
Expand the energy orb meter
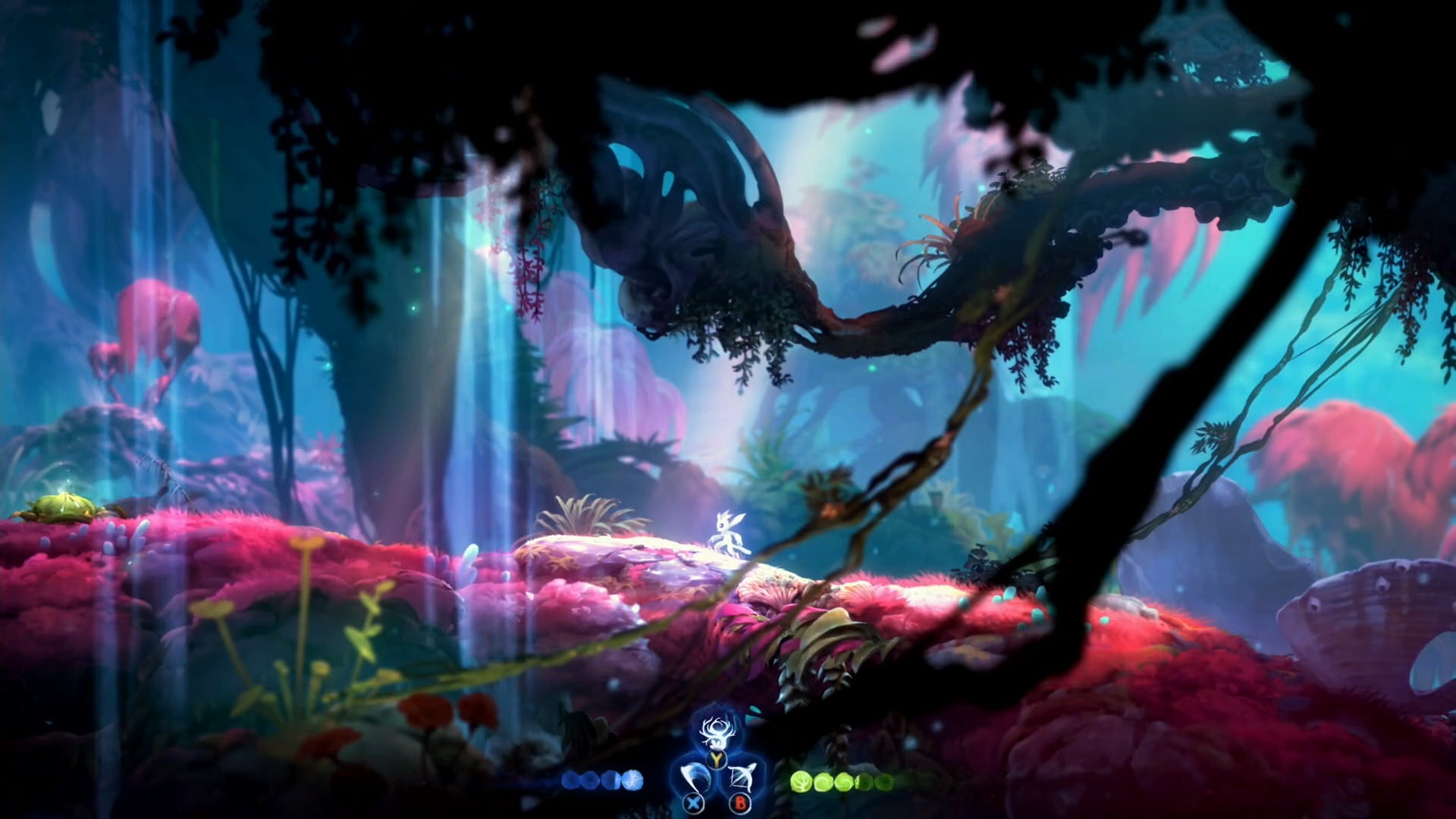tap(599, 779)
